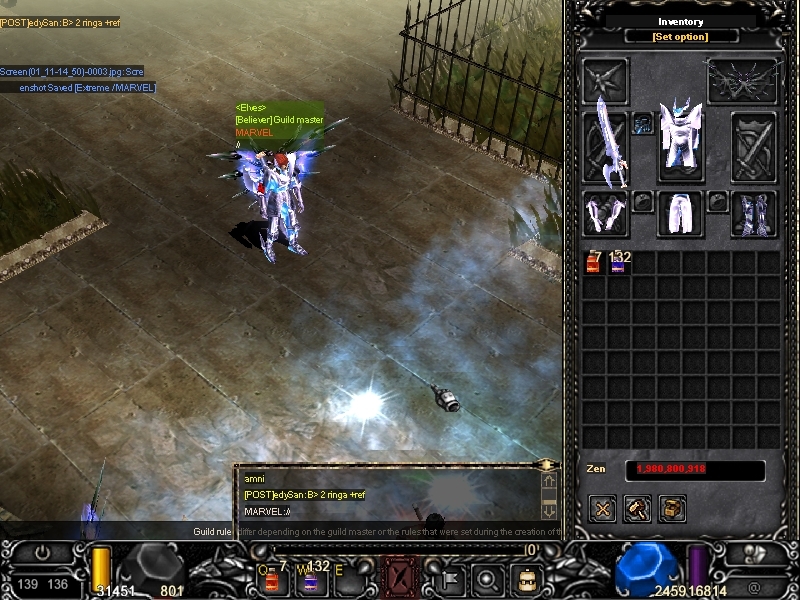The image size is (800, 600).
Task: Open the personal store chest button
Action: coord(672,508)
